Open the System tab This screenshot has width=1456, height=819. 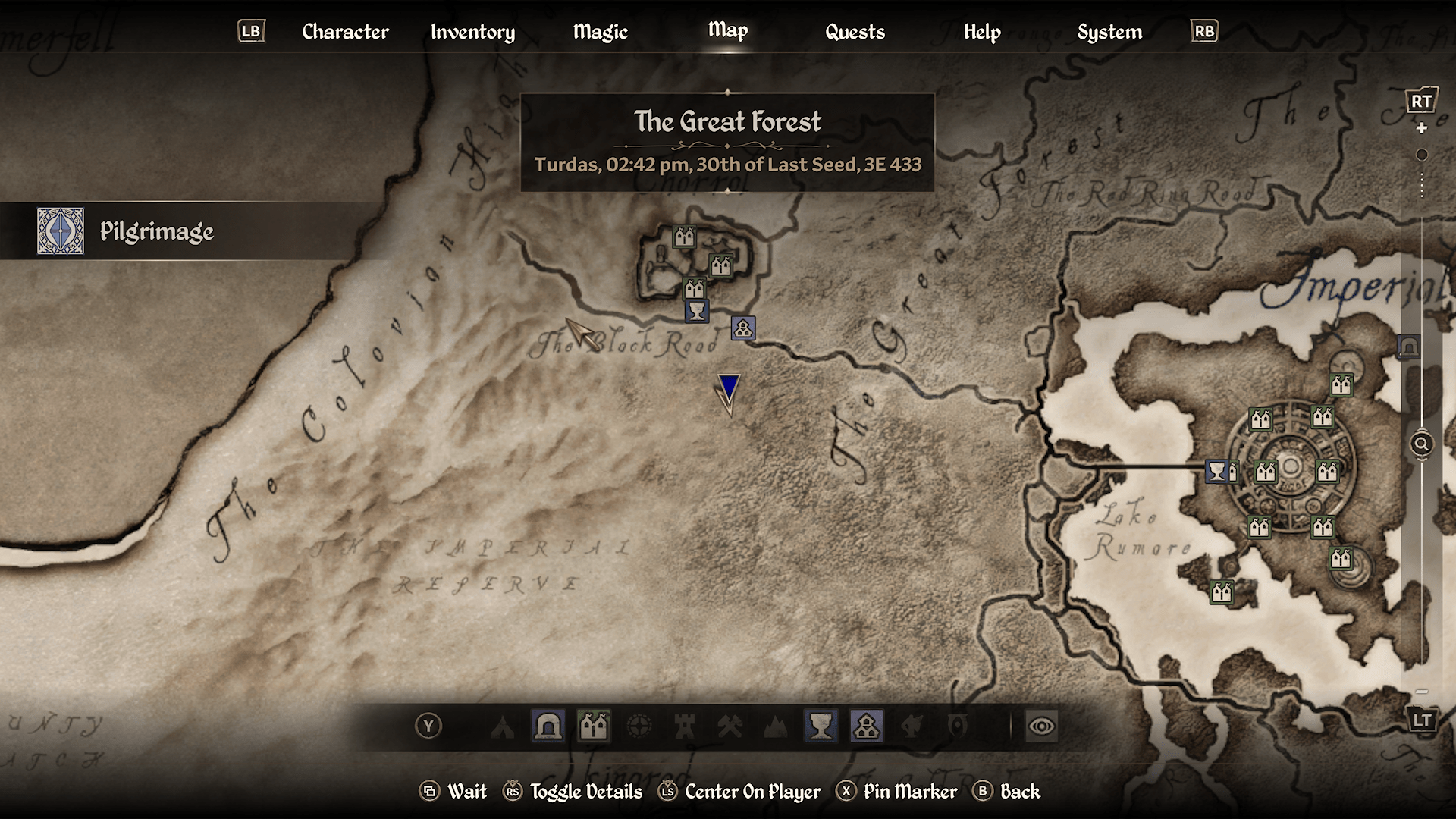point(1109,32)
